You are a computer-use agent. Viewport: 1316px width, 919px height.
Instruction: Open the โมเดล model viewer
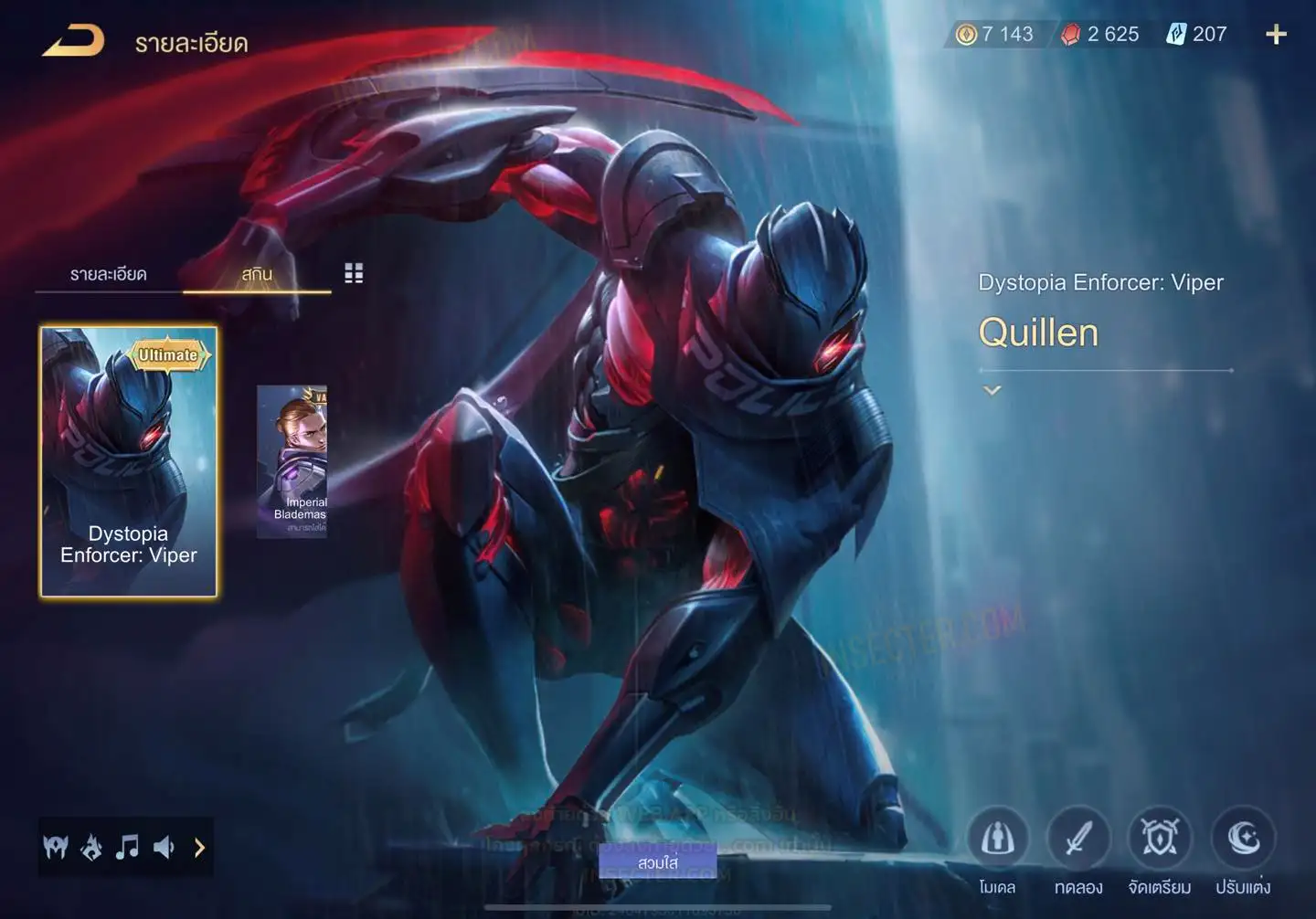pos(997,839)
